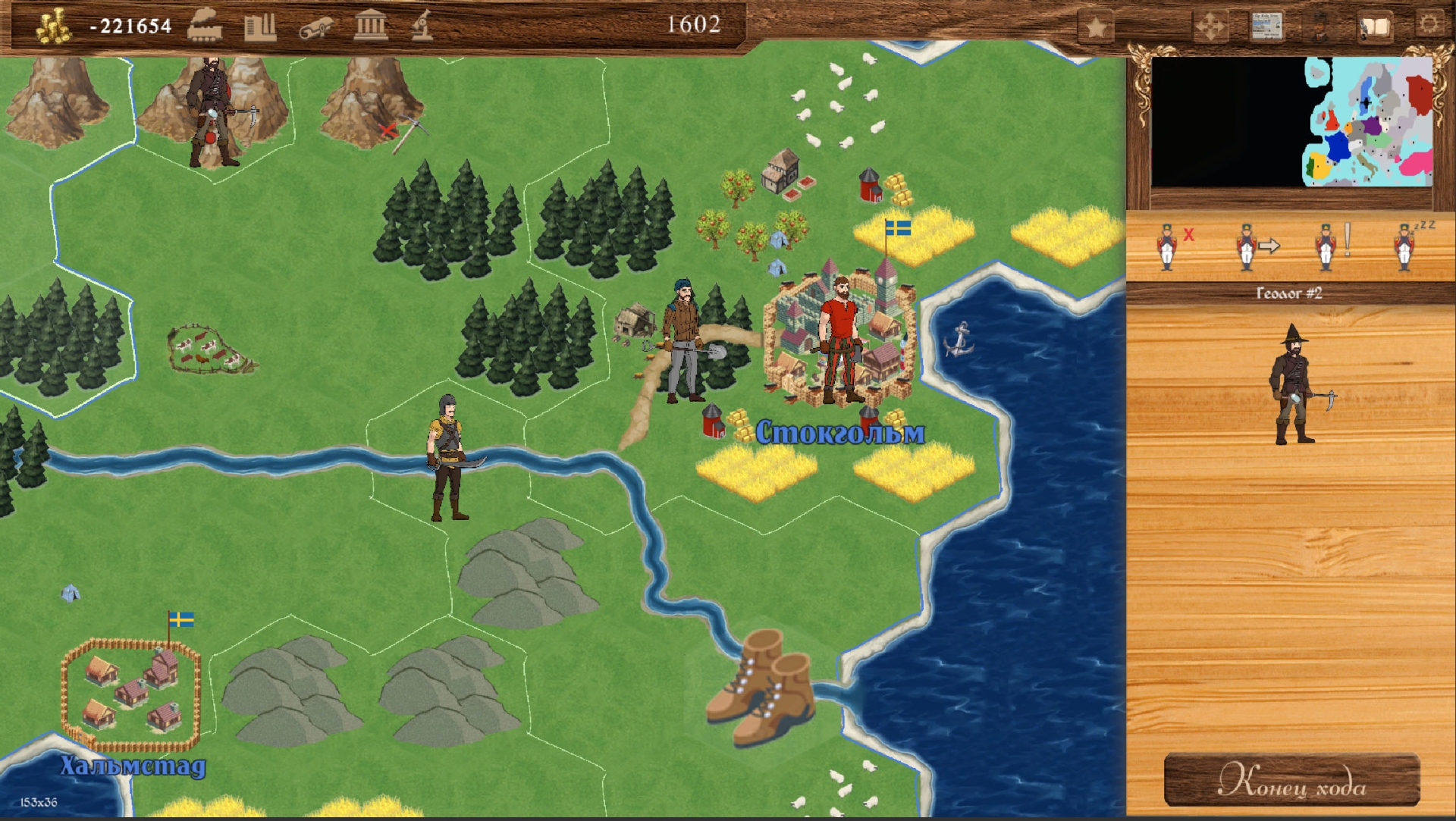Open the factory industry panel

260,27
